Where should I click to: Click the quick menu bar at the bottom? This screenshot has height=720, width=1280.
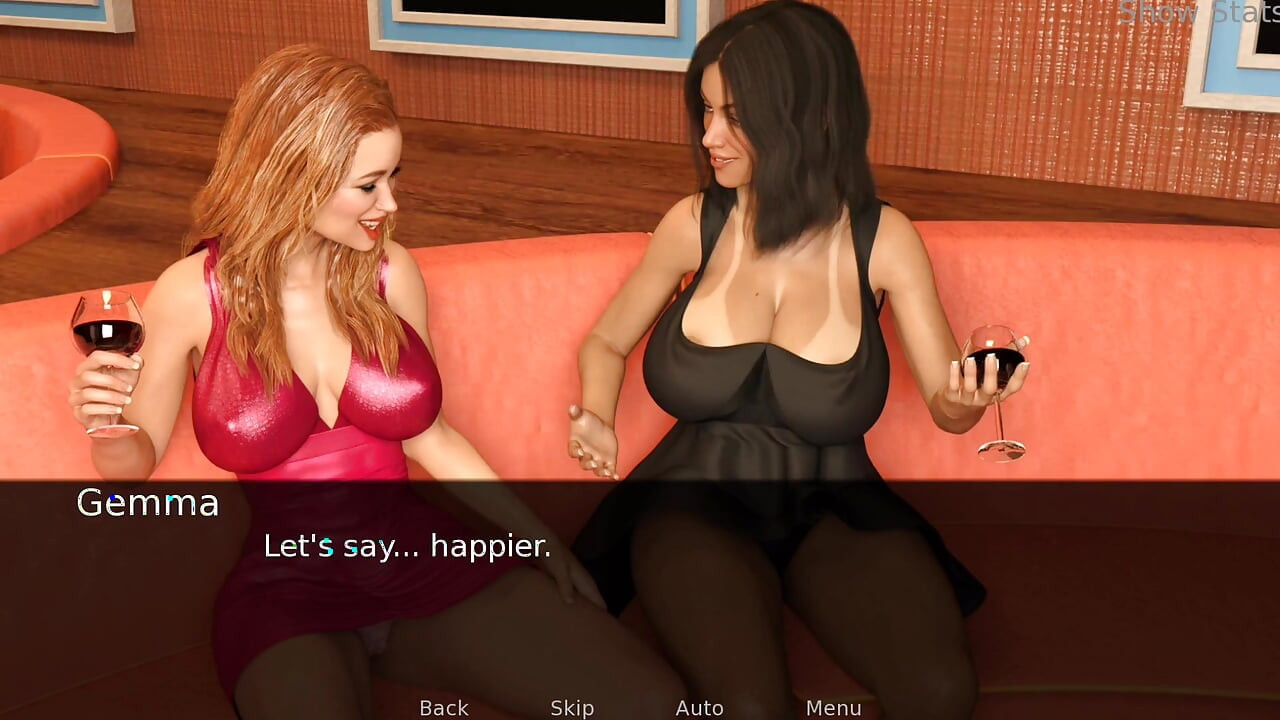[640, 707]
